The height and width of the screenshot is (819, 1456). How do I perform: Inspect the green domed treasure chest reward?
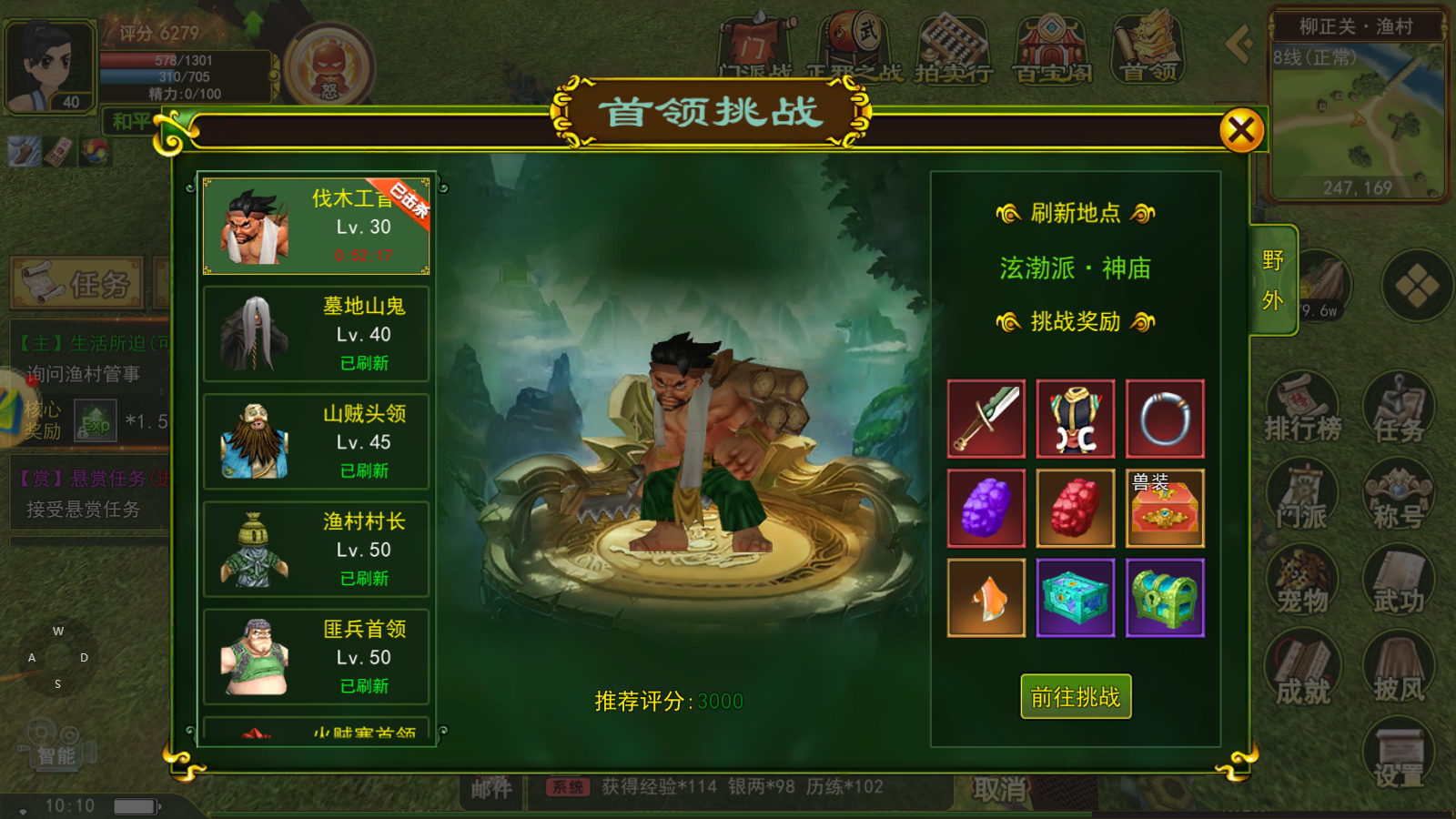[x=1165, y=598]
